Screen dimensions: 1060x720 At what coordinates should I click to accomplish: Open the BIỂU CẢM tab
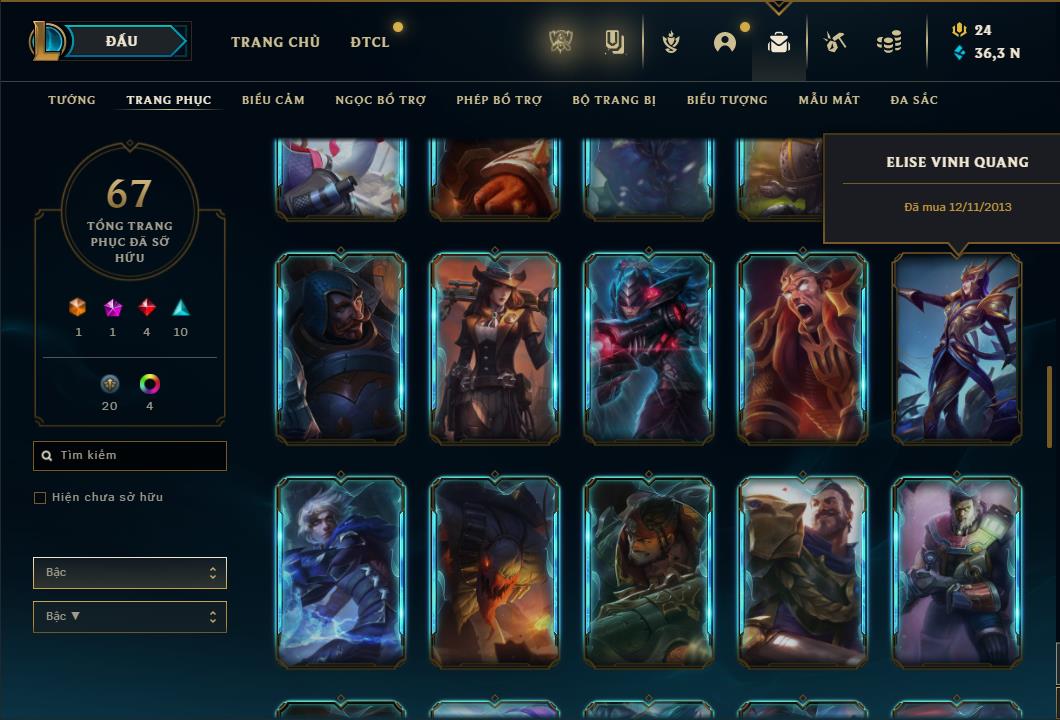pos(273,100)
